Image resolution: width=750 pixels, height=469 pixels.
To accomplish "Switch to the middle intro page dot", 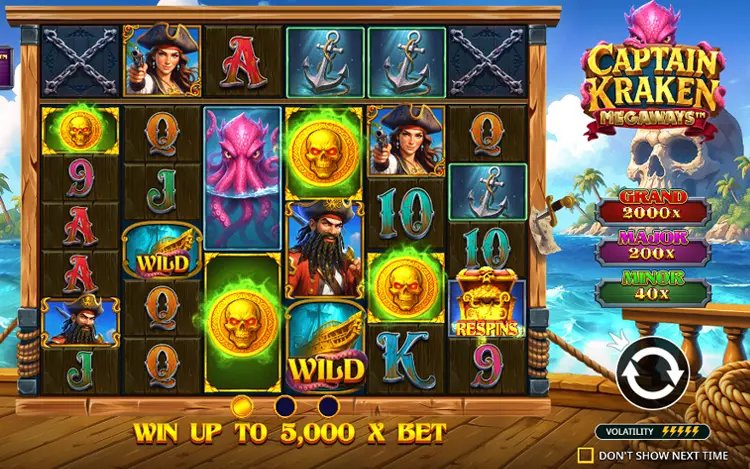I will point(284,406).
